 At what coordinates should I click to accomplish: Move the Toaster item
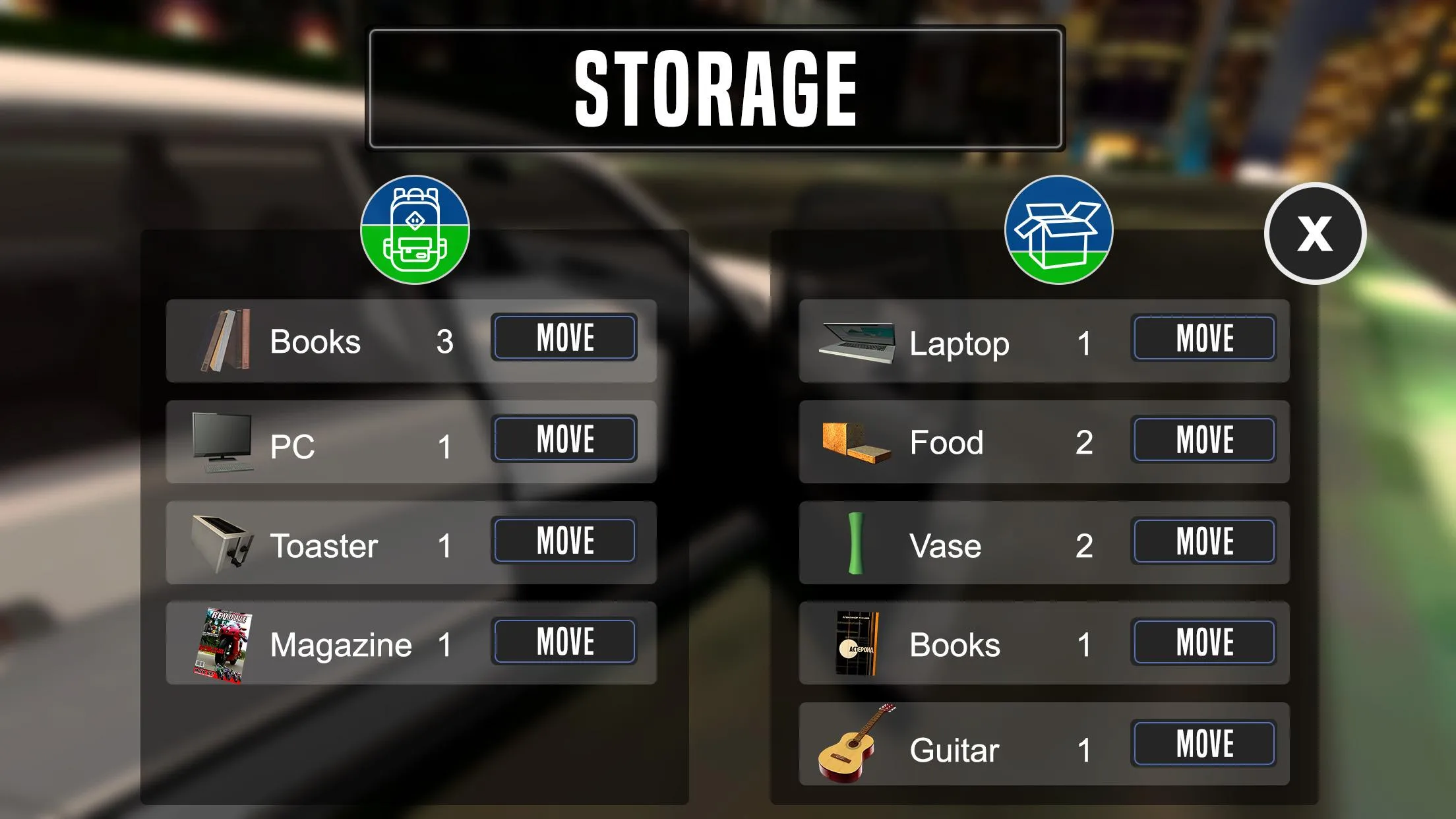tap(564, 540)
